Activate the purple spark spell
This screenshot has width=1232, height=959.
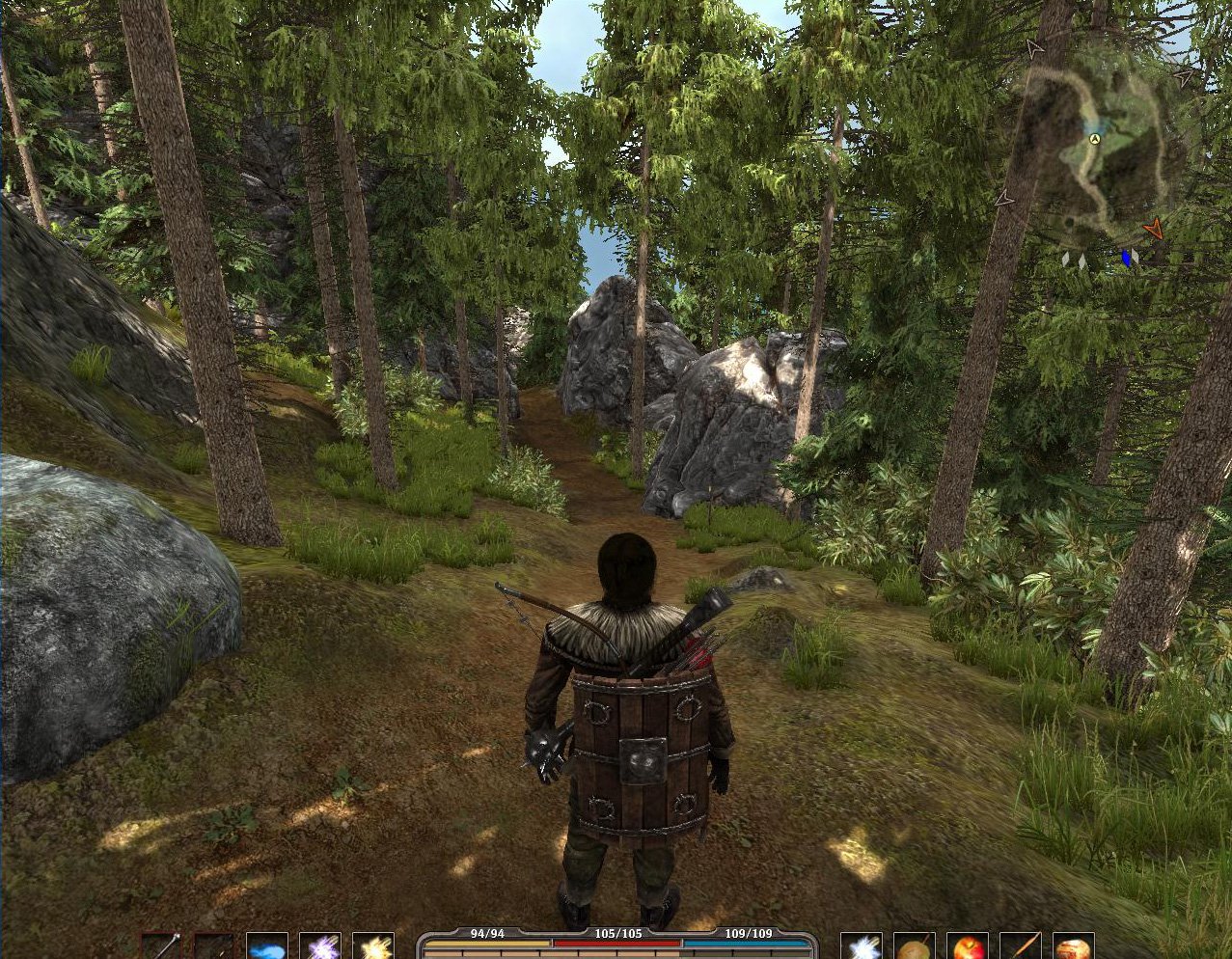(319, 946)
